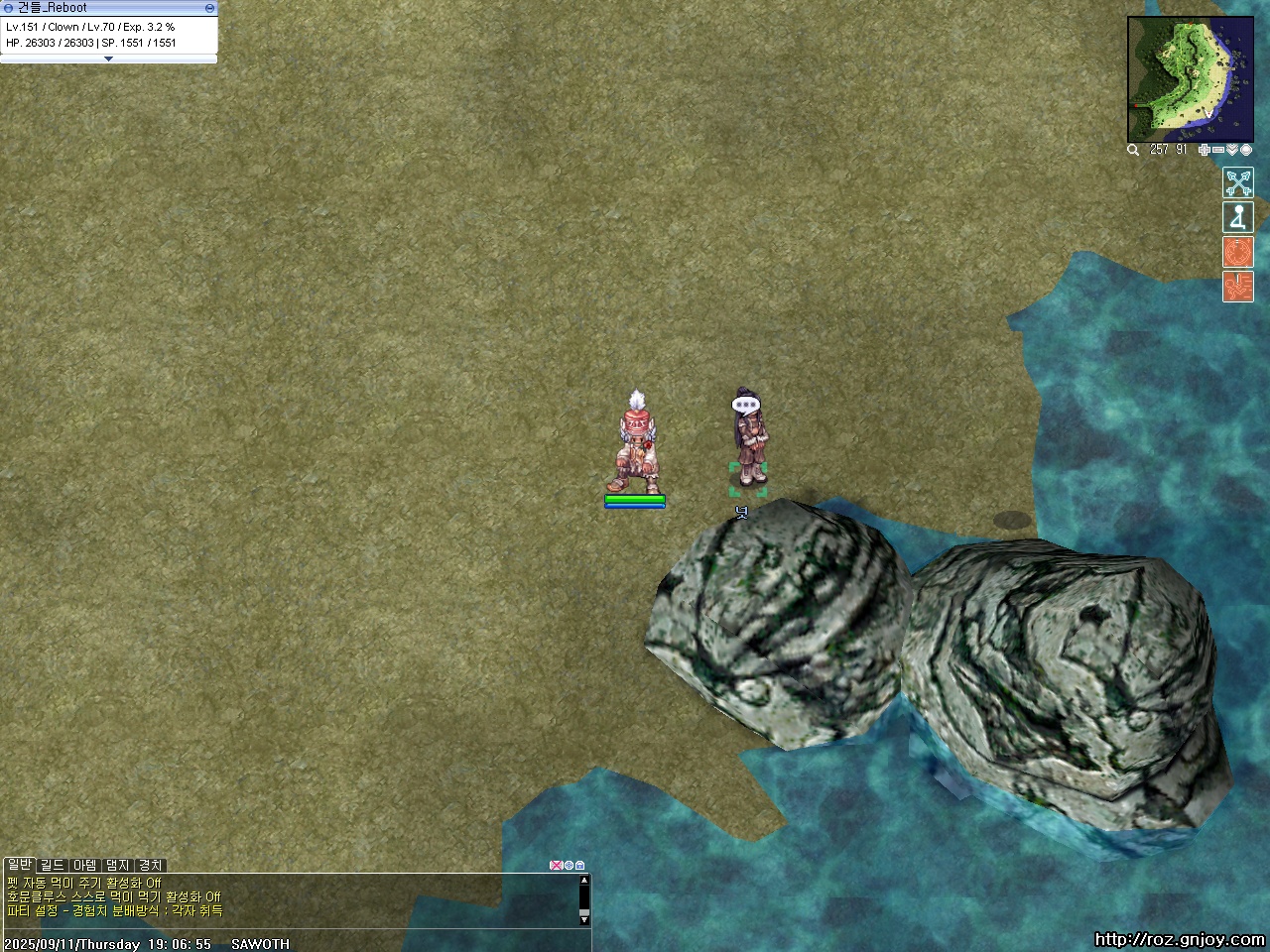Click the orange circular emblem icon

[x=1238, y=252]
